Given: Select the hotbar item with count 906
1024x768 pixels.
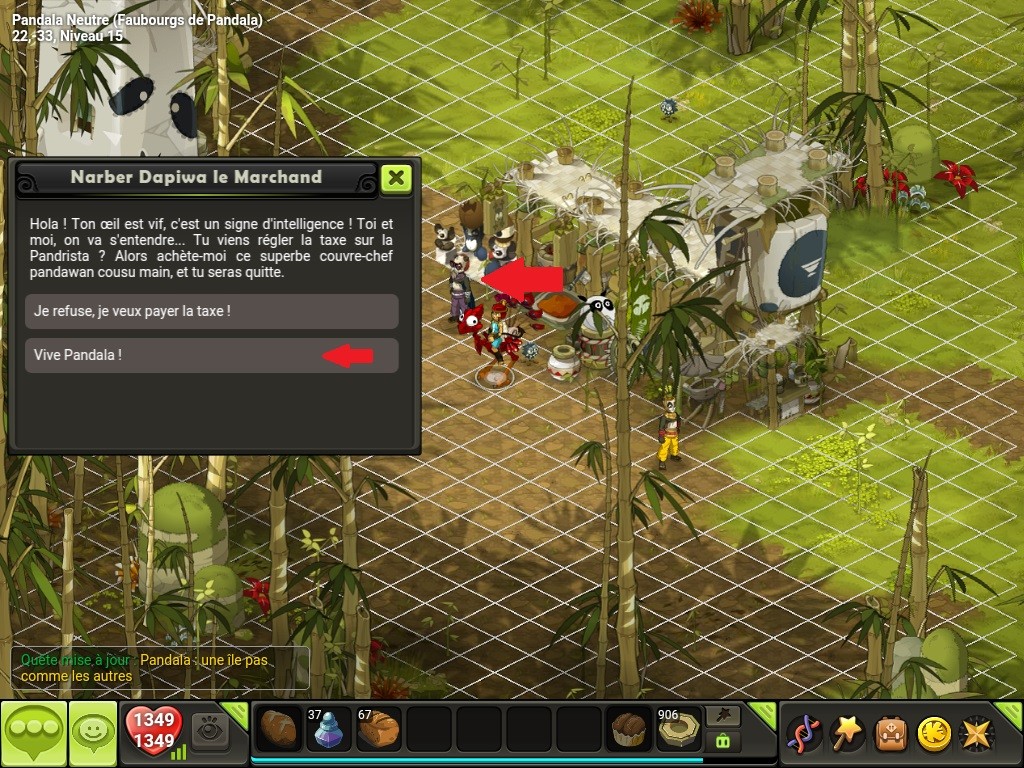Looking at the screenshot, I should pos(678,730).
